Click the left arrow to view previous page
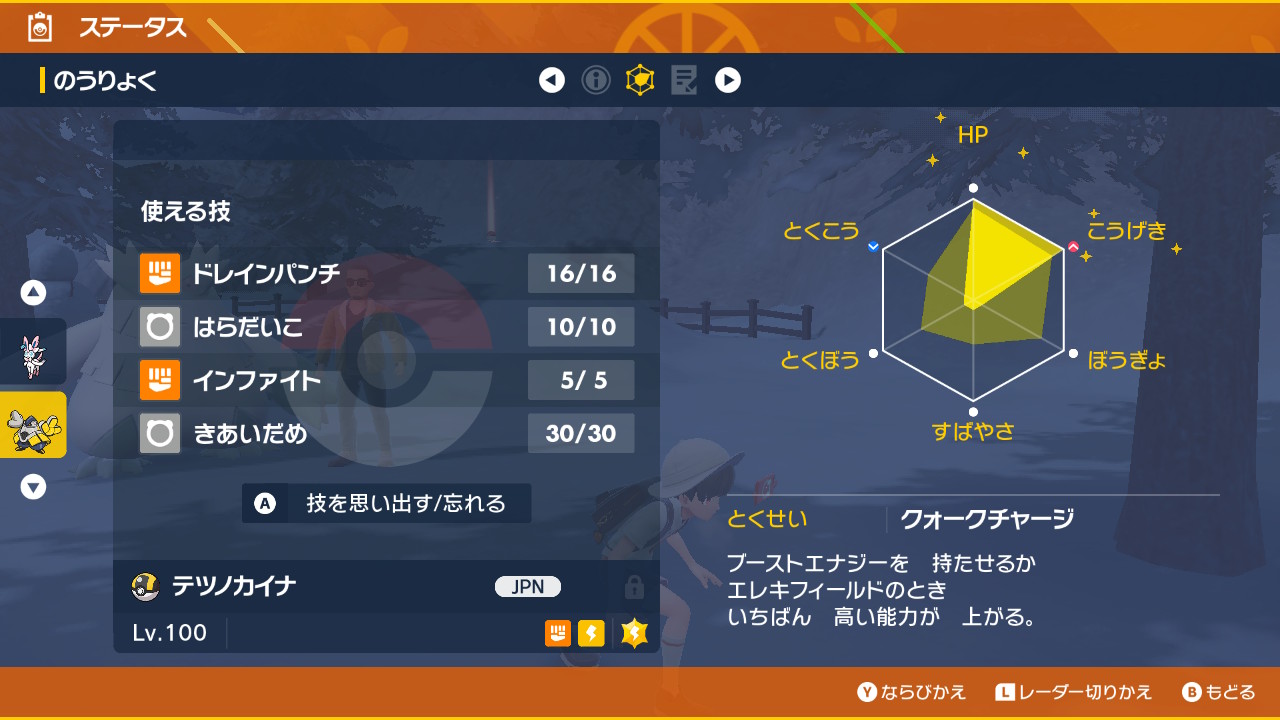Image resolution: width=1280 pixels, height=720 pixels. [552, 80]
